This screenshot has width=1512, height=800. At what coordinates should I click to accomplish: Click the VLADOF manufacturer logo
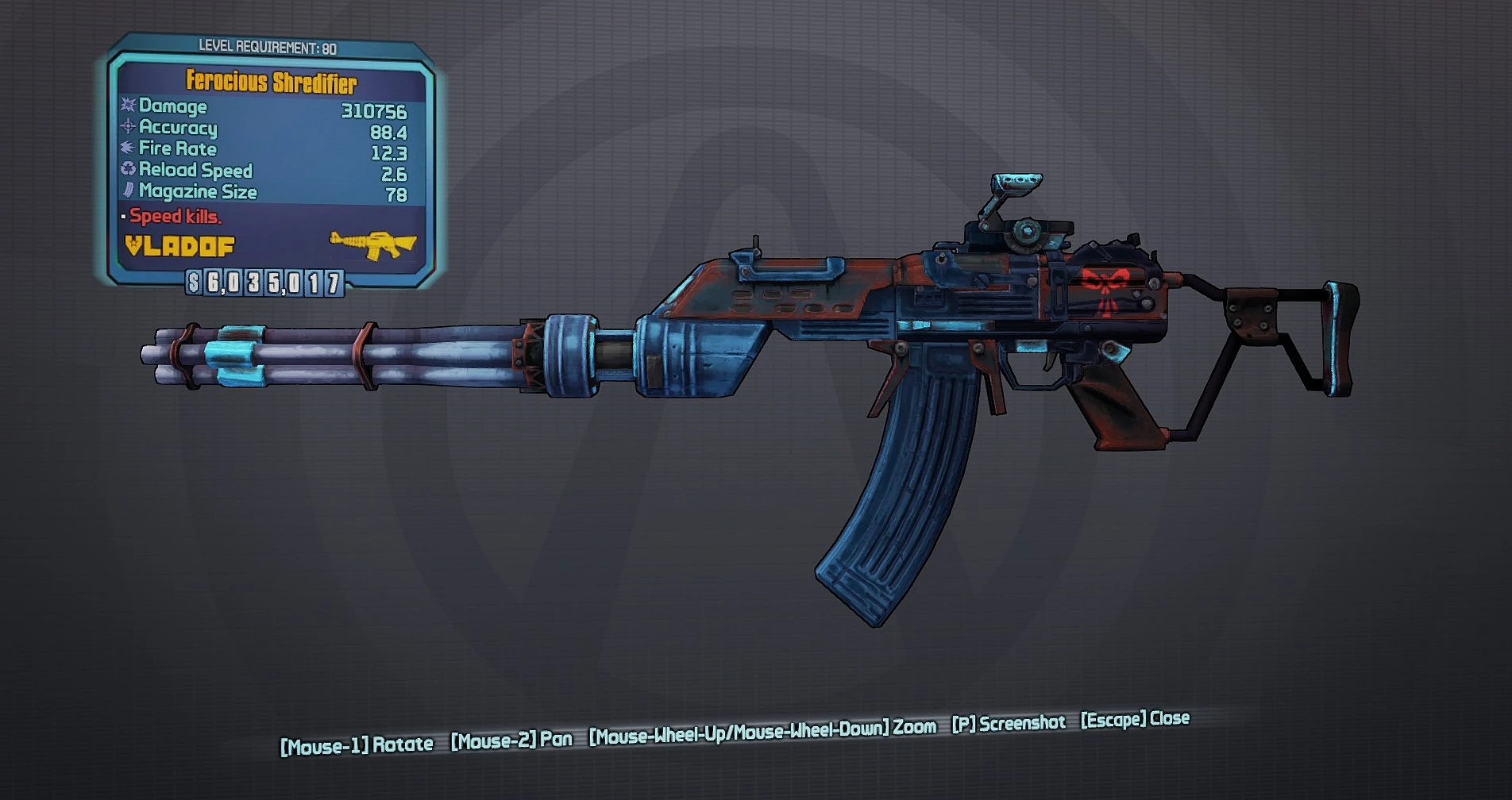click(179, 247)
